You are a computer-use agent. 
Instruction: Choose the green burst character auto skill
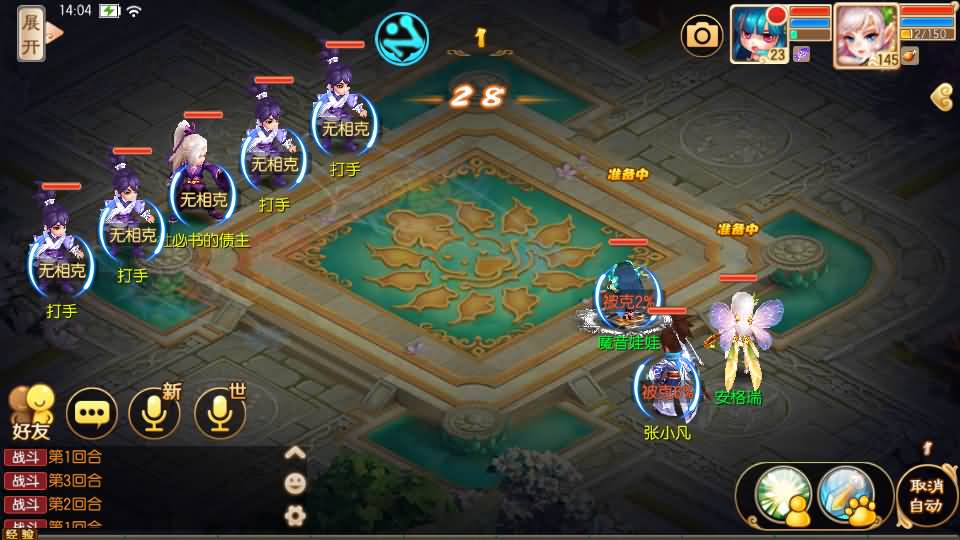781,495
